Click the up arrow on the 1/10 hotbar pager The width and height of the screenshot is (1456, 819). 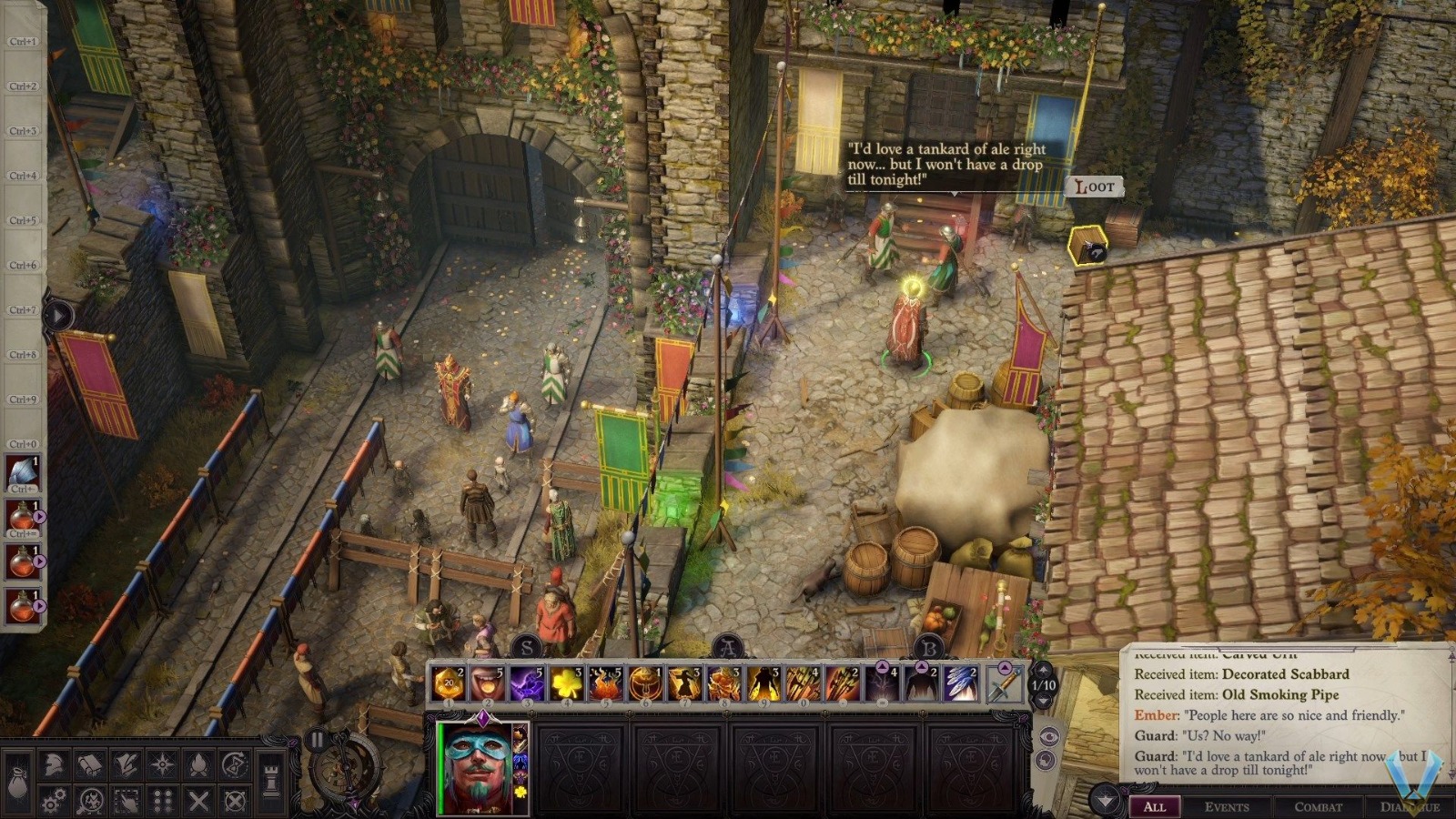click(x=1042, y=670)
